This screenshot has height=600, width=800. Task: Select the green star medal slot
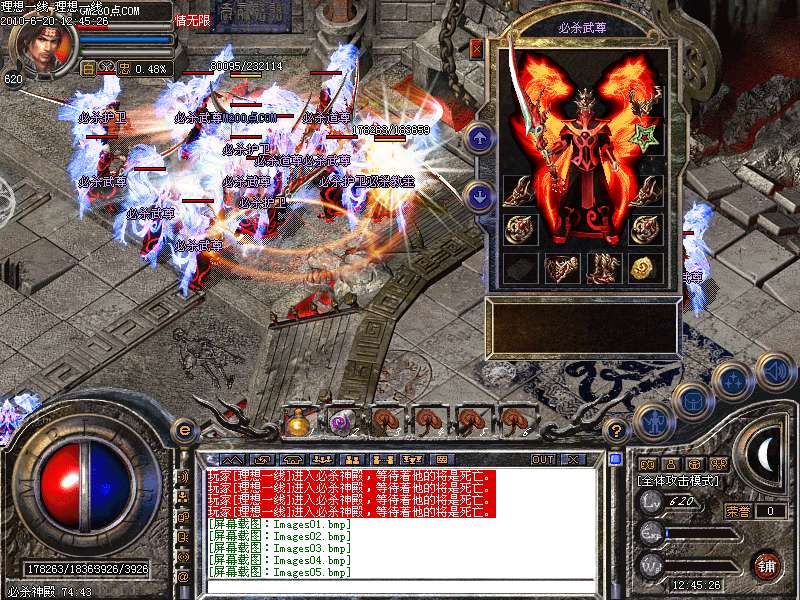pos(644,136)
